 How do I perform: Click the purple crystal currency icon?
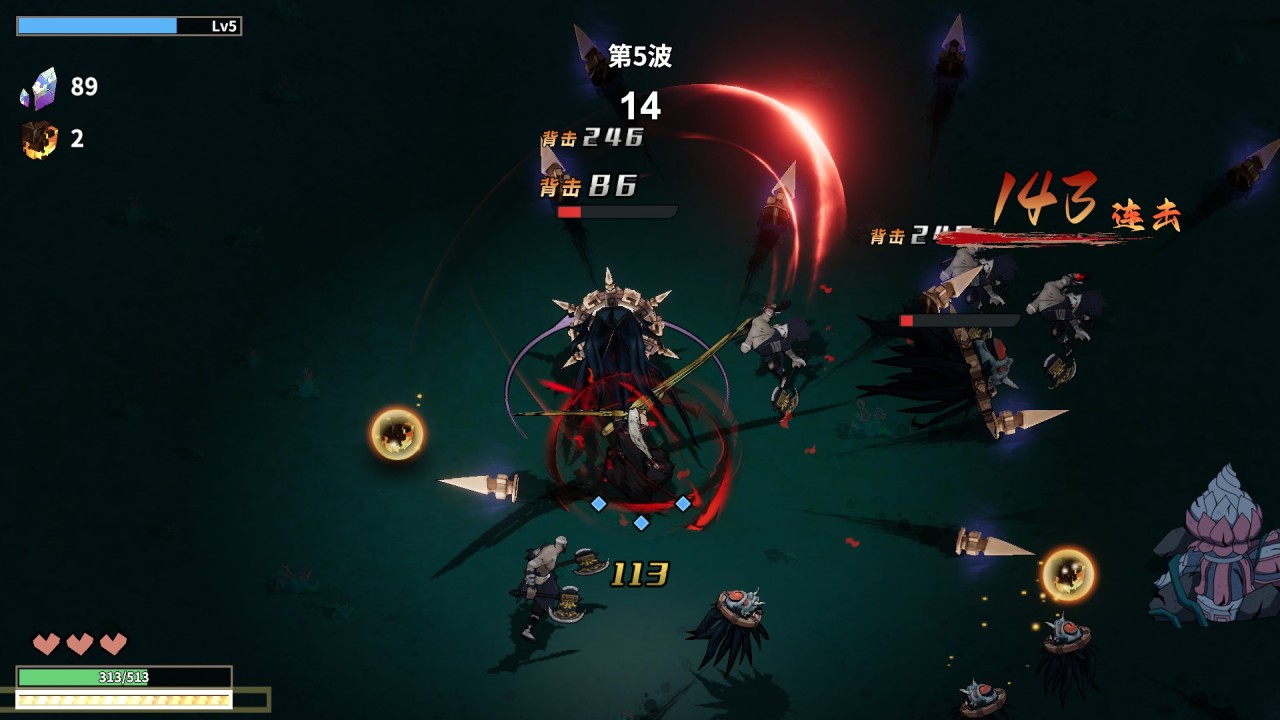(39, 89)
